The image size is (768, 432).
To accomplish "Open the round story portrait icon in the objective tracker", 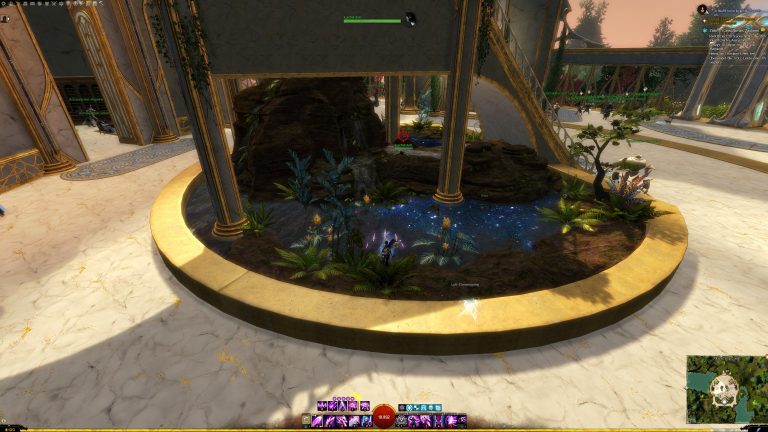I will (x=702, y=9).
